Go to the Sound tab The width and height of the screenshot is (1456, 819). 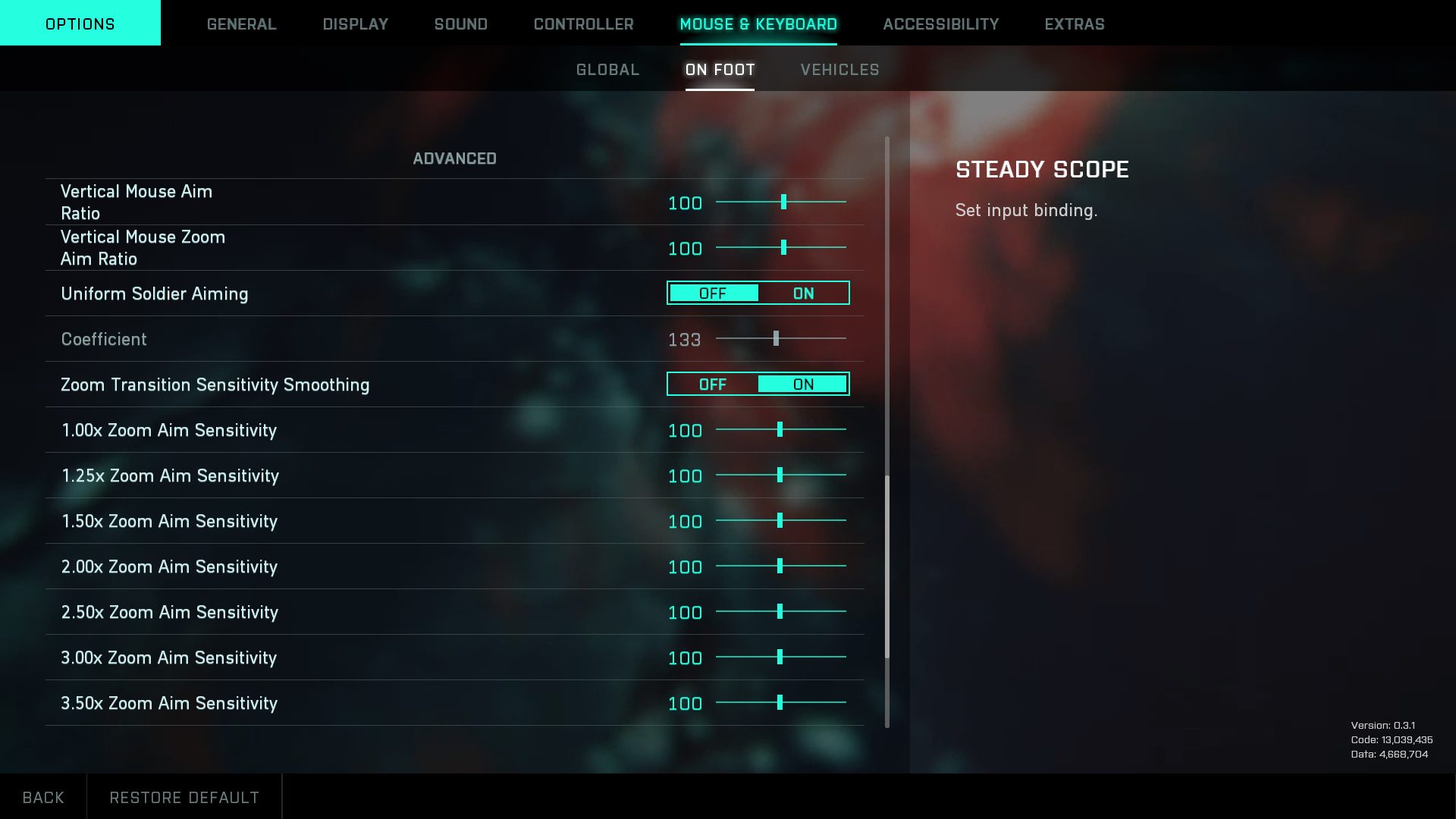(460, 24)
